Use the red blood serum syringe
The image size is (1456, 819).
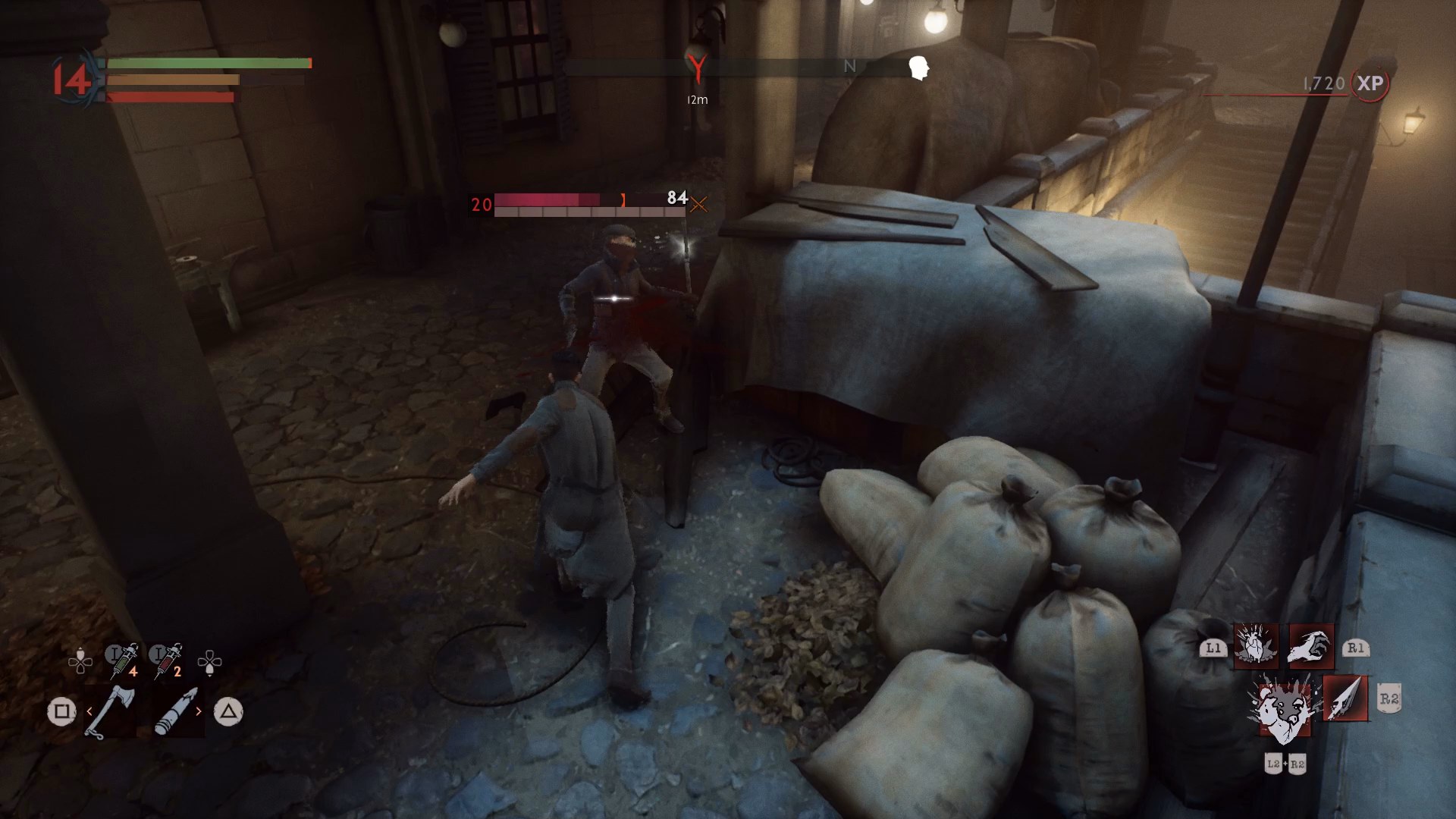[167, 661]
